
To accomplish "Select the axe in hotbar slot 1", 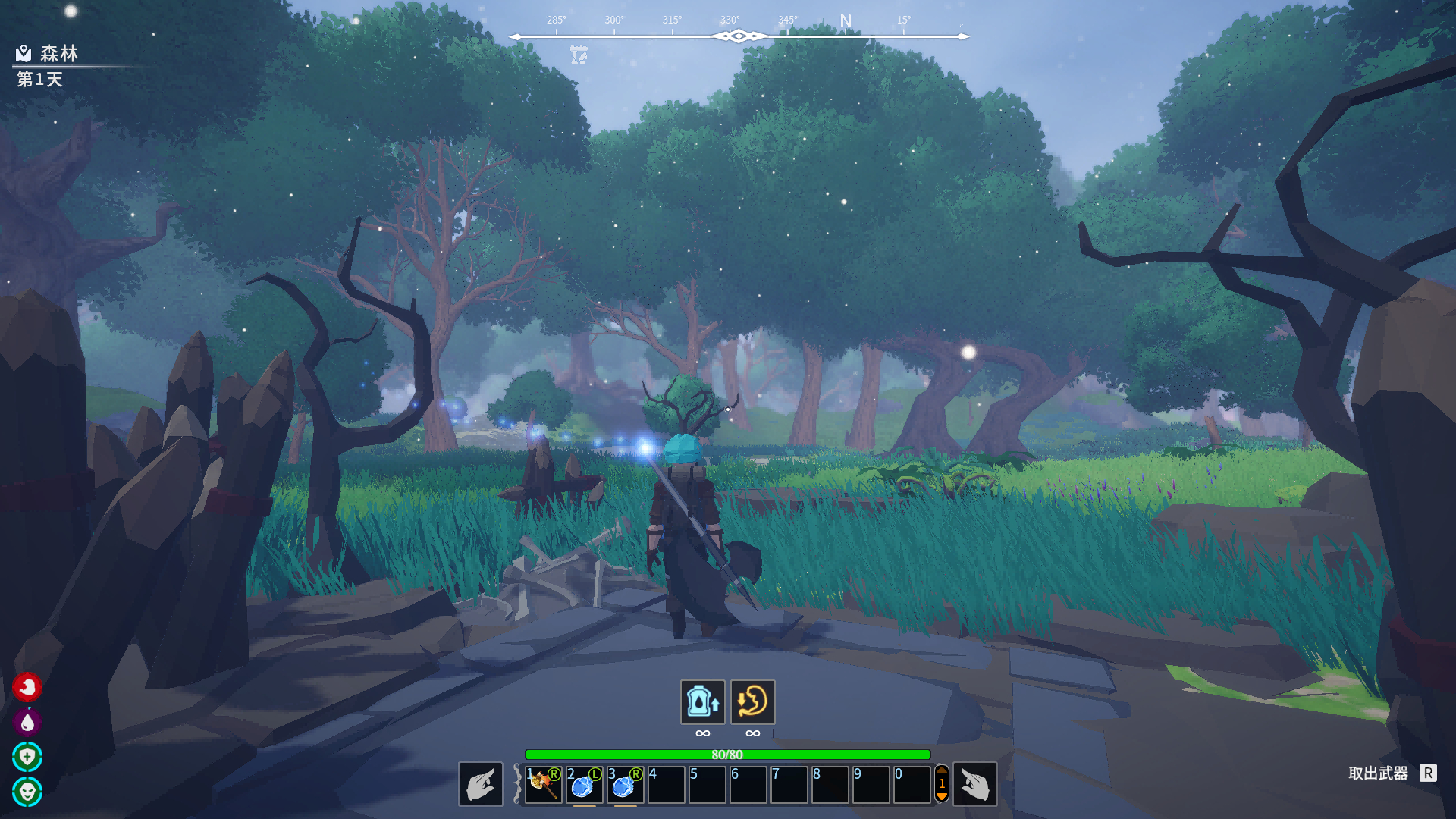I will click(x=543, y=784).
